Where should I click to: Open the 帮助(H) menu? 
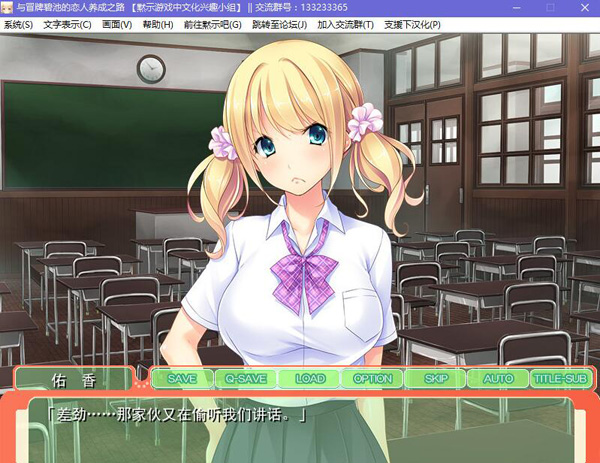pyautogui.click(x=157, y=24)
